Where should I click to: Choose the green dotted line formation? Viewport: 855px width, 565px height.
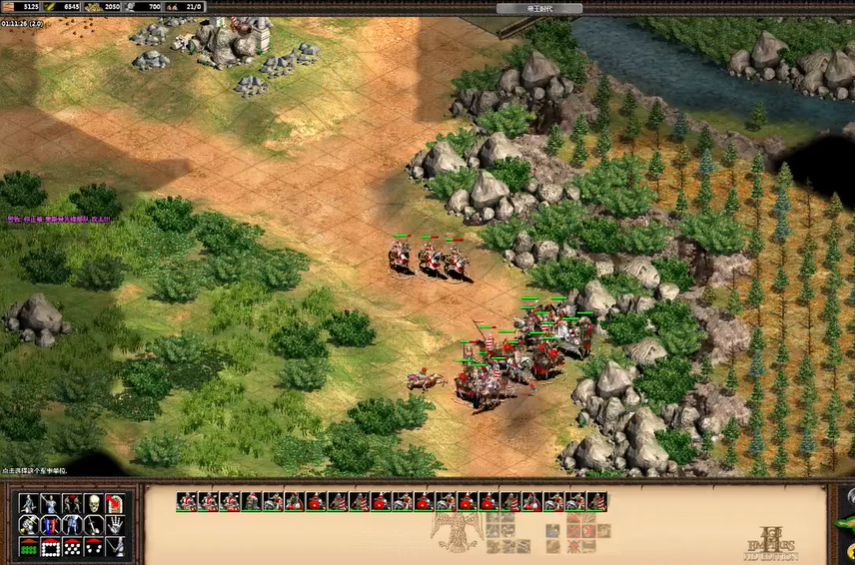click(x=28, y=547)
